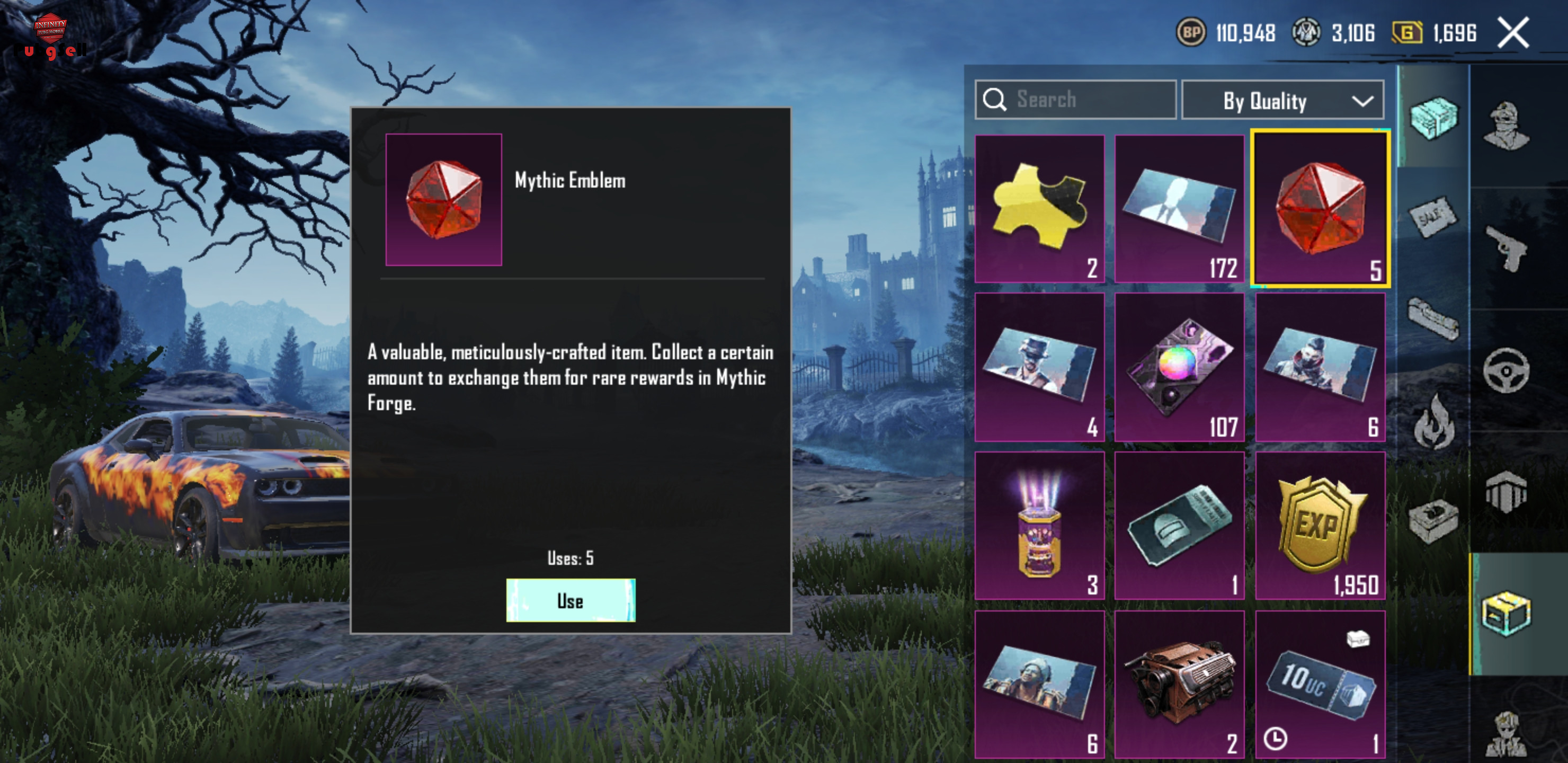Select the gold EXP badge item
This screenshot has width=1568, height=763.
1320,526
